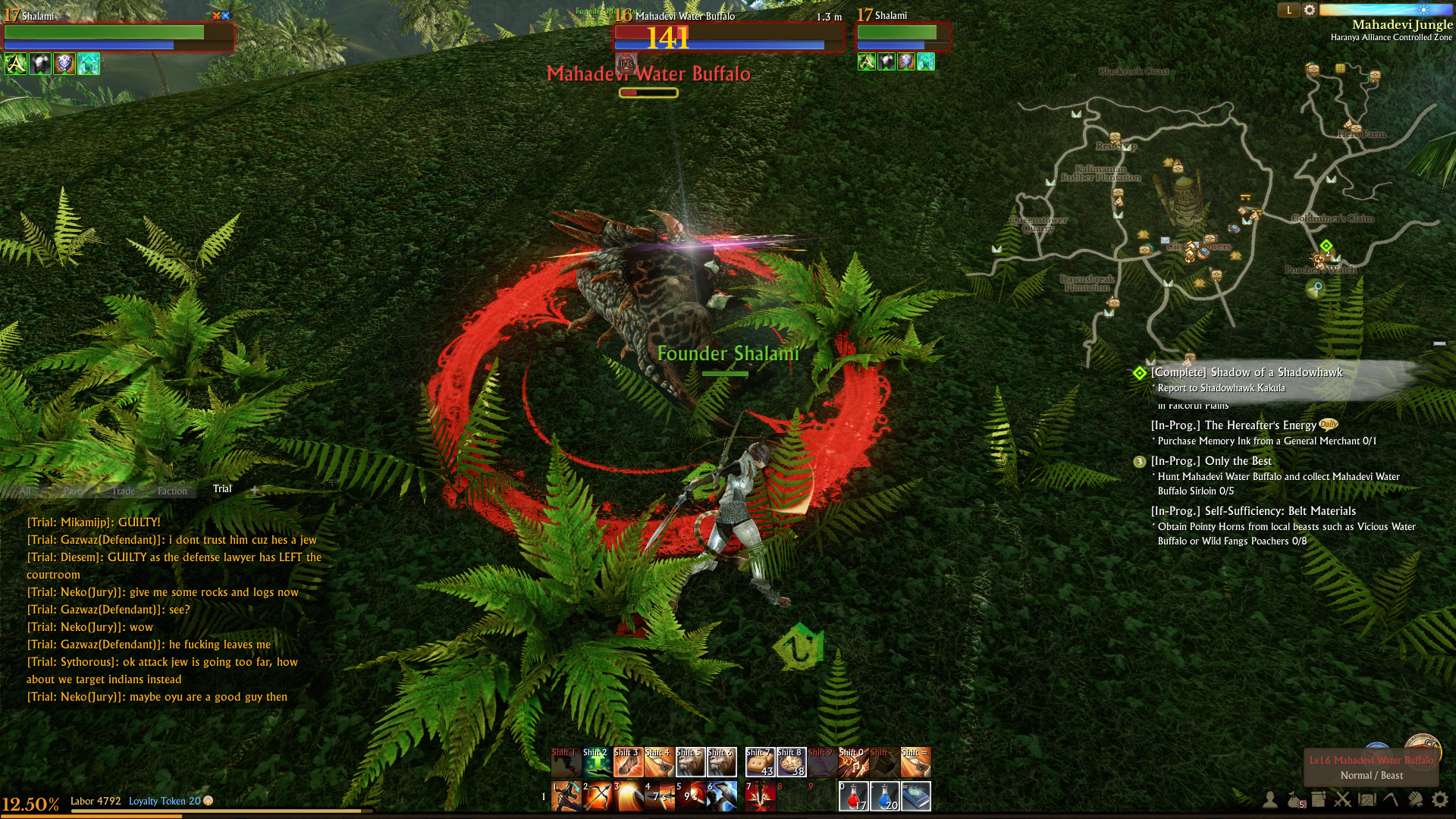This screenshot has height=819, width=1456.
Task: Open the character silhouette menu
Action: point(1269,799)
